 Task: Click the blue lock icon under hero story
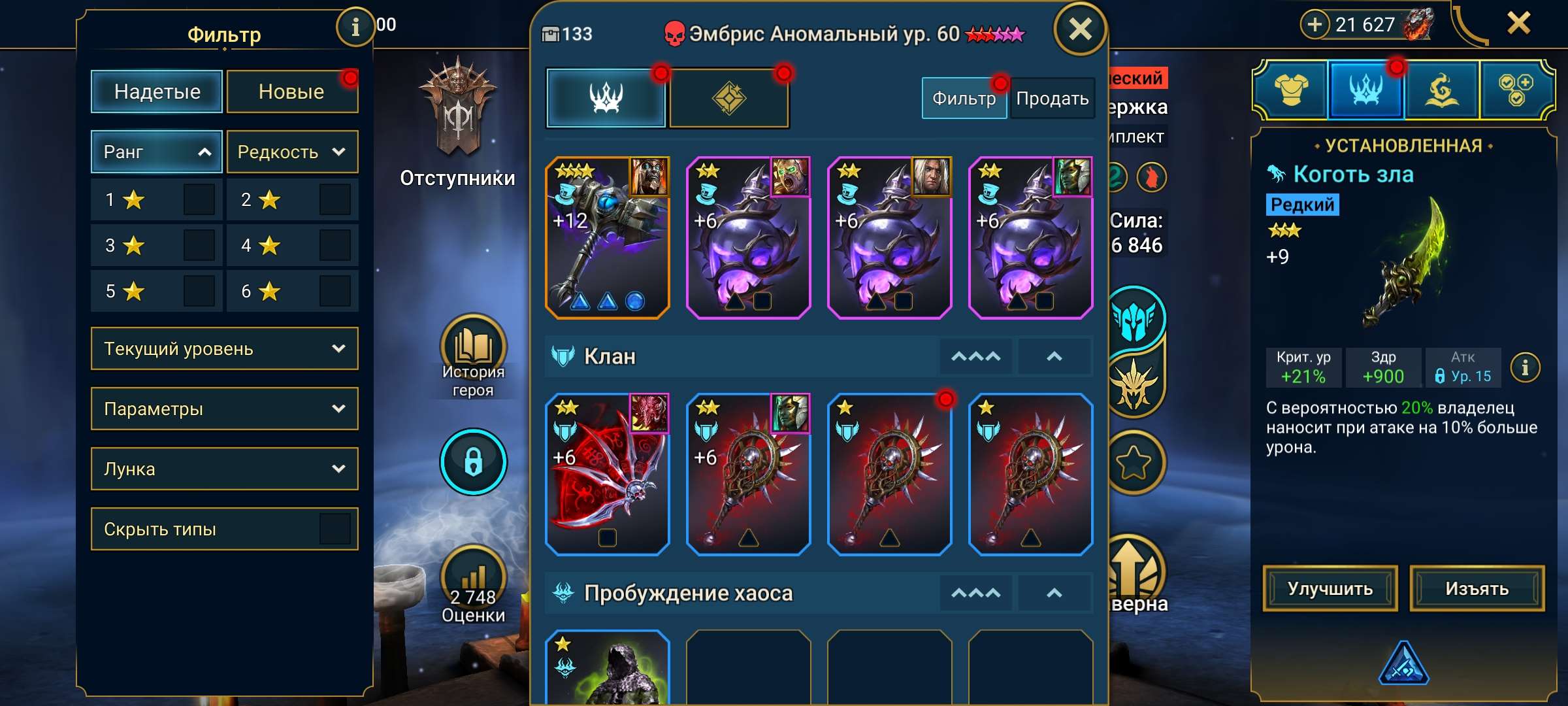pyautogui.click(x=474, y=461)
